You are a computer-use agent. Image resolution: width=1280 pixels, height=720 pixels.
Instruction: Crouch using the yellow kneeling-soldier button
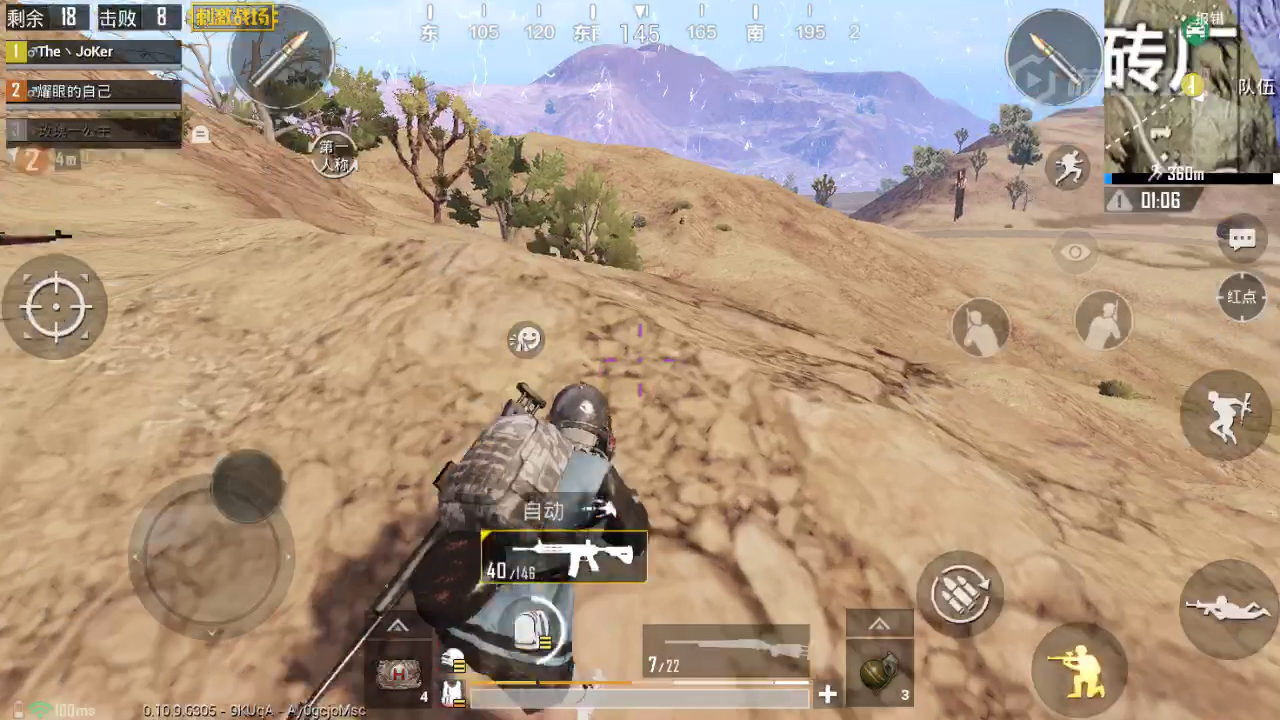(x=1079, y=665)
